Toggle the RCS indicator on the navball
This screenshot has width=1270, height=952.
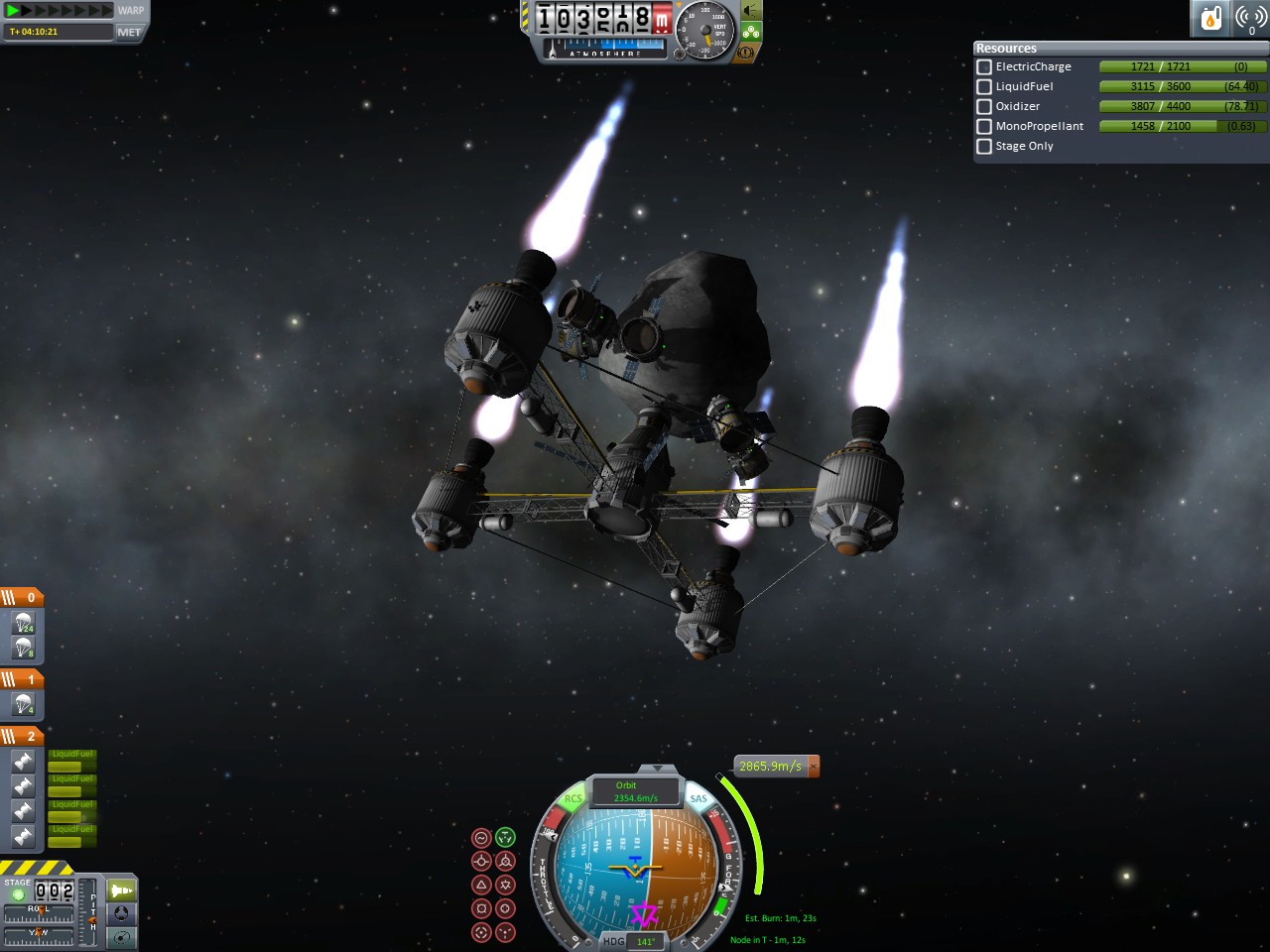coord(572,798)
